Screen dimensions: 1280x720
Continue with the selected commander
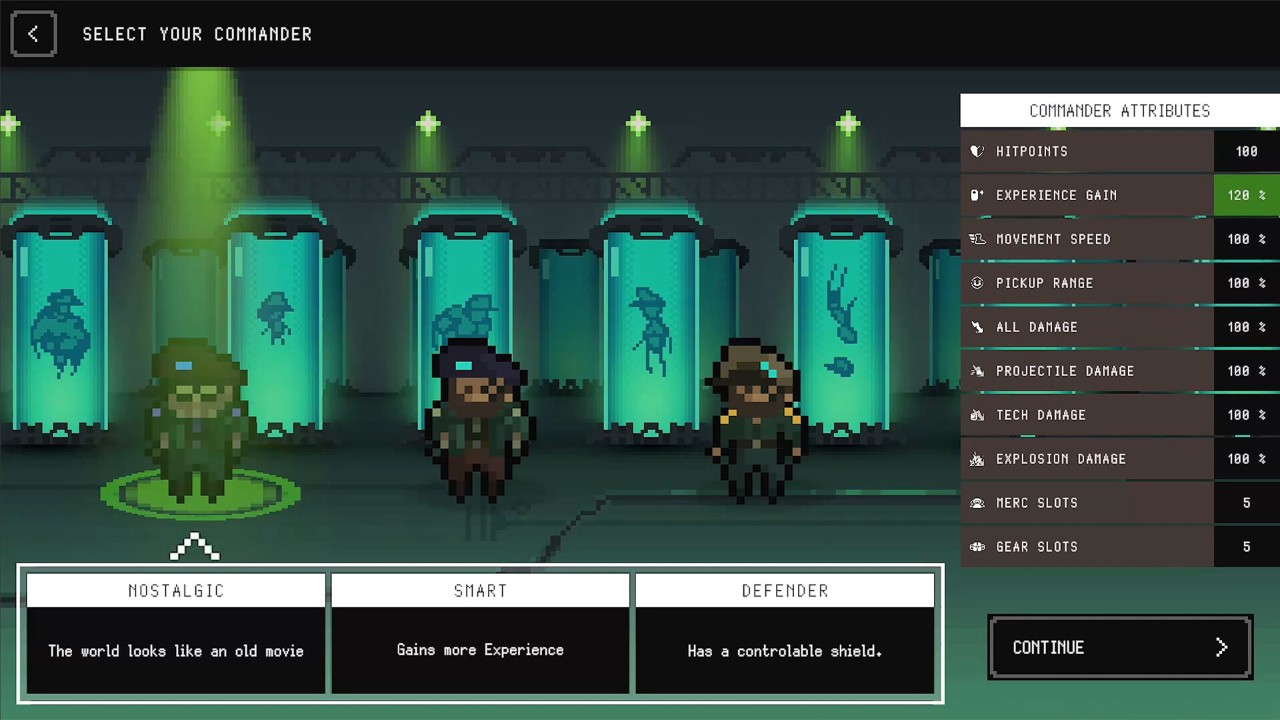click(x=1119, y=648)
